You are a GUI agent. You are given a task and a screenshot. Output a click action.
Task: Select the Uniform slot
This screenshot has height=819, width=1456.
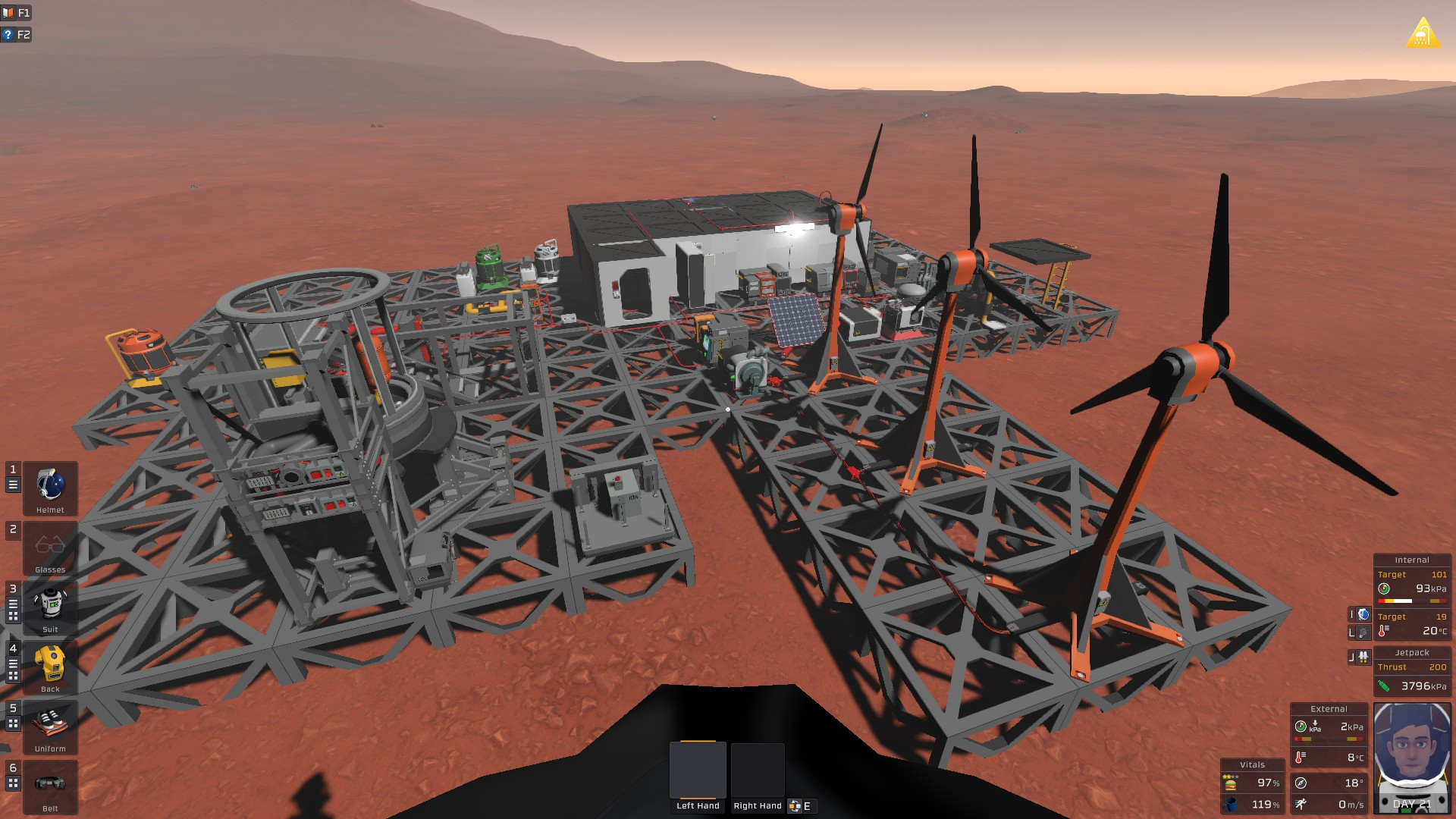50,726
